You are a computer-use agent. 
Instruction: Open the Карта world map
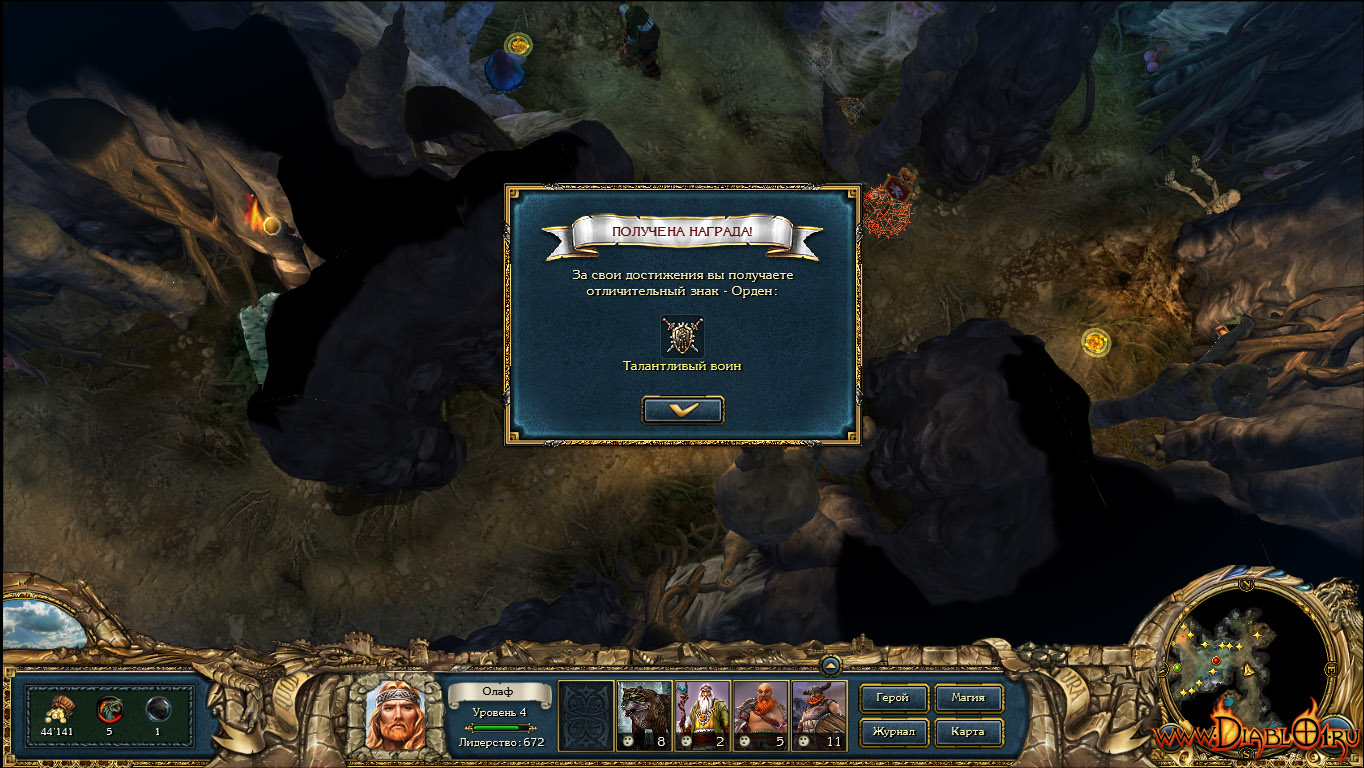[968, 732]
